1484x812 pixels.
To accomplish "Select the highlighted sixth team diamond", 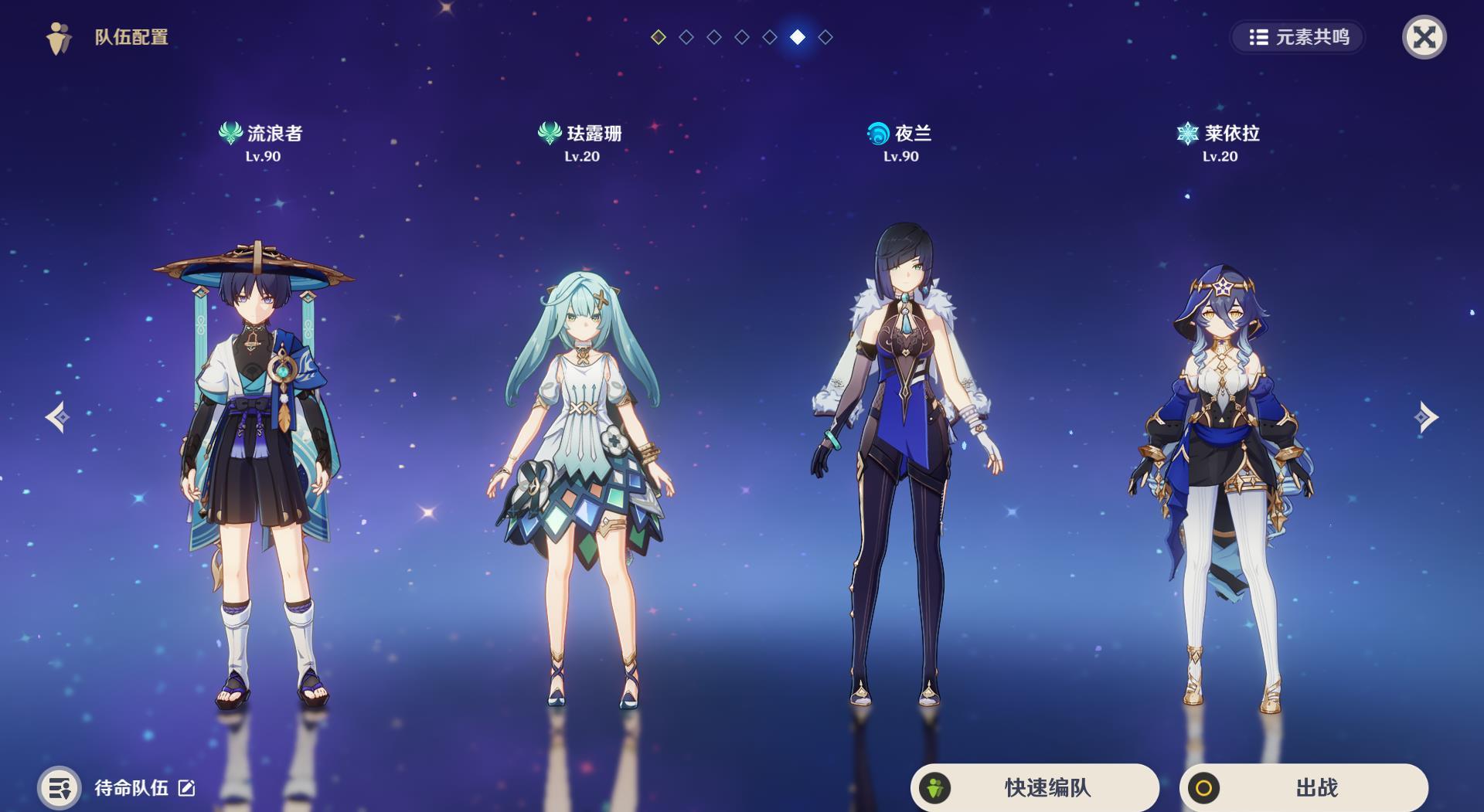I will pos(798,35).
